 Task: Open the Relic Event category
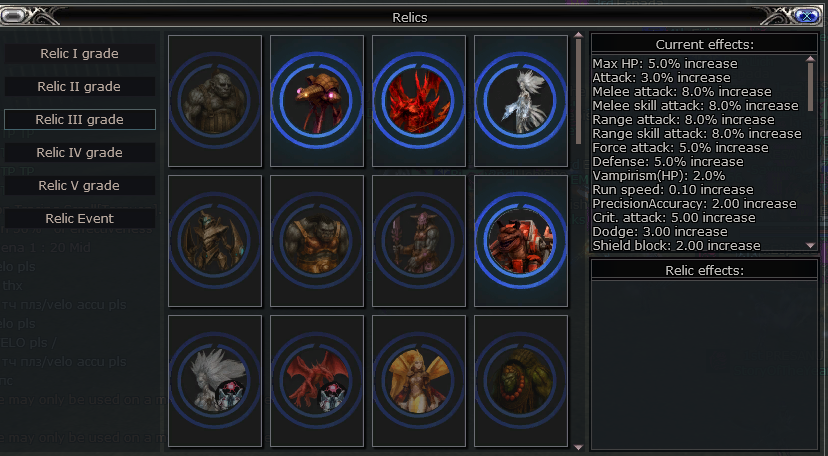click(x=80, y=218)
